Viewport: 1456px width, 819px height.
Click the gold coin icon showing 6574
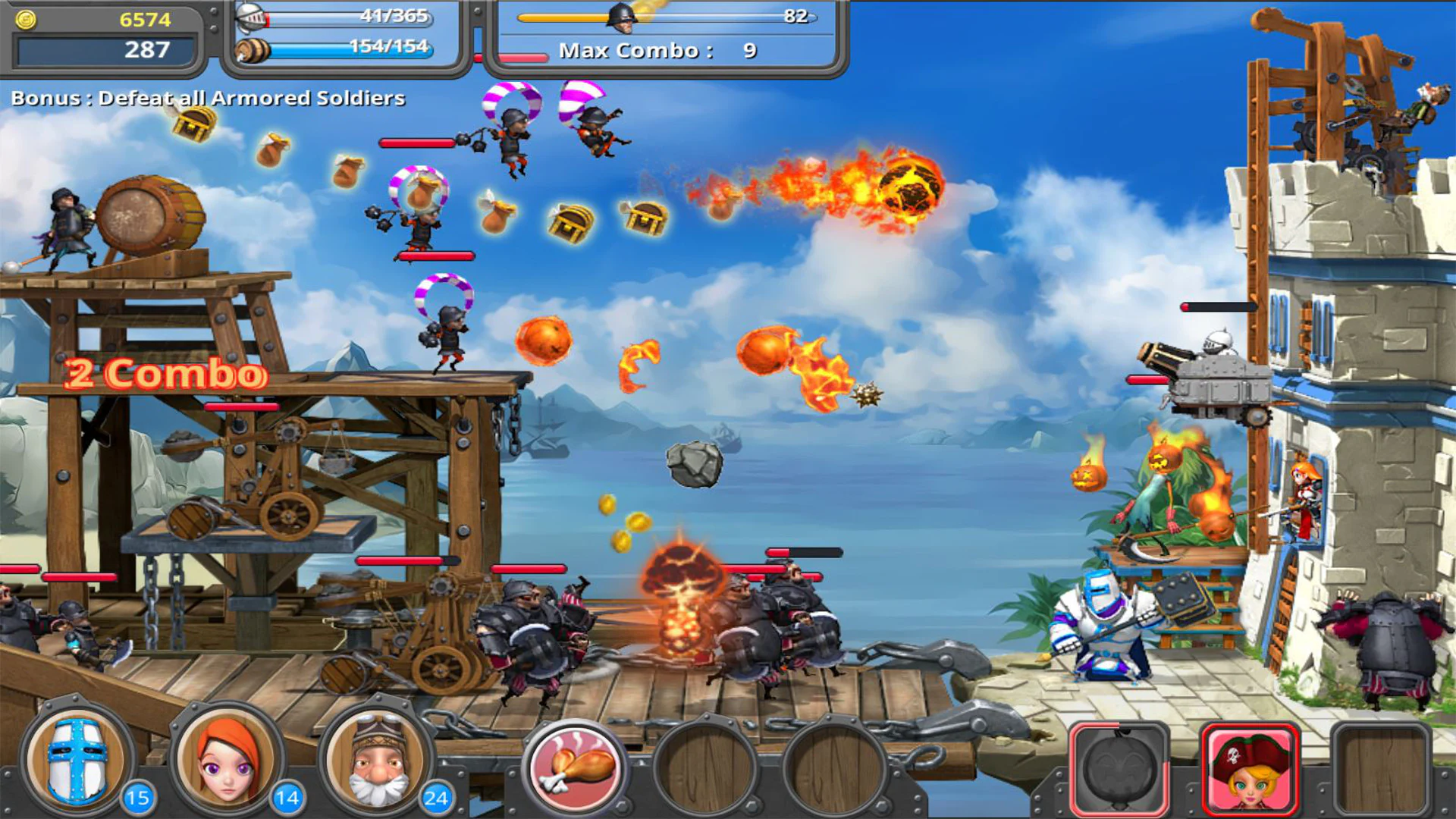coord(25,20)
